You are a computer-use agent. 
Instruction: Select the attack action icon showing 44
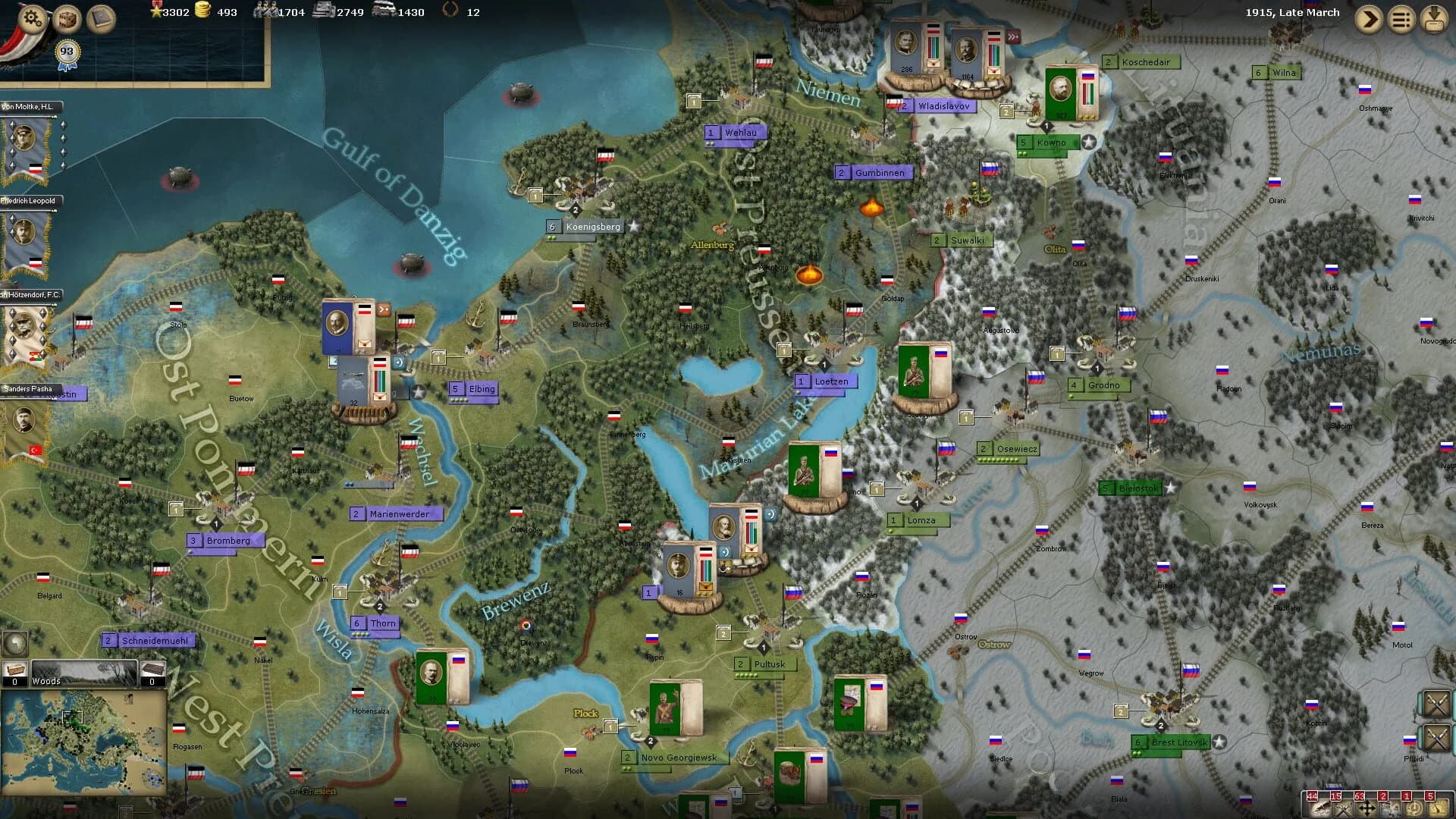point(1320,808)
